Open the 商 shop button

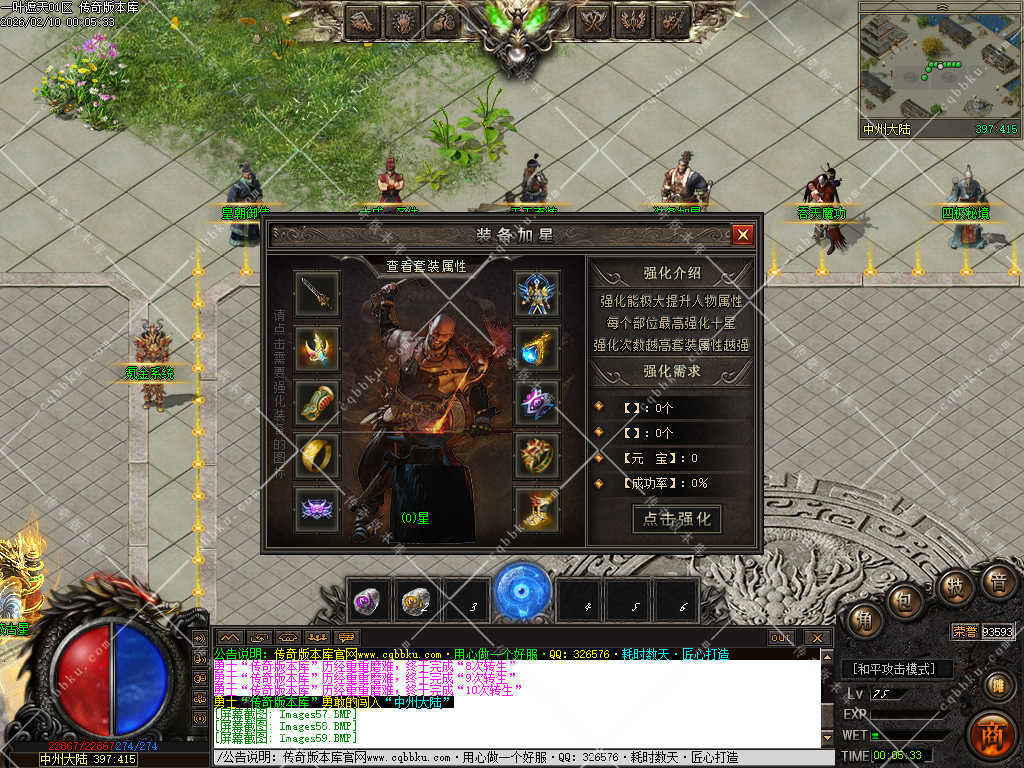click(x=992, y=734)
